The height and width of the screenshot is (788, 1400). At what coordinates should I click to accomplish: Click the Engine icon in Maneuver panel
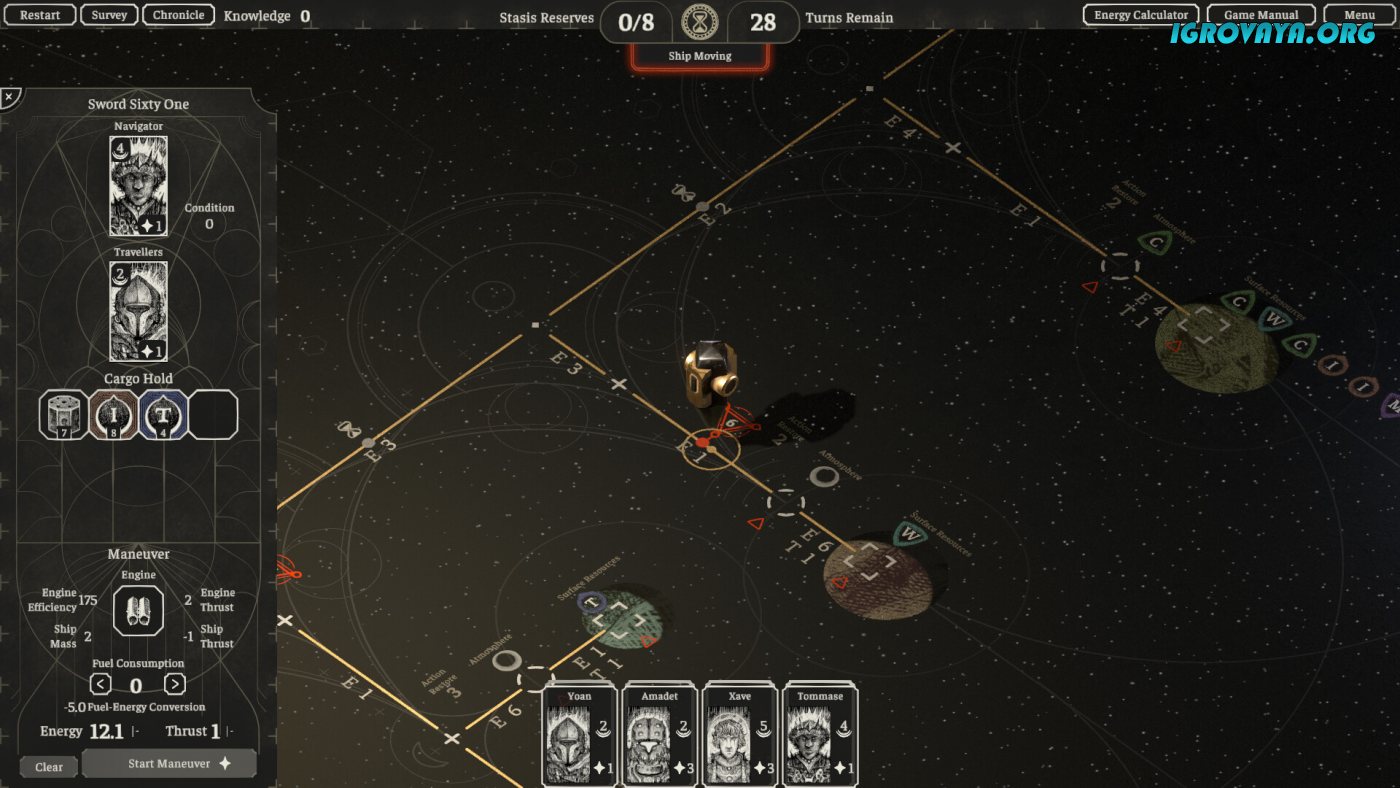(x=138, y=610)
